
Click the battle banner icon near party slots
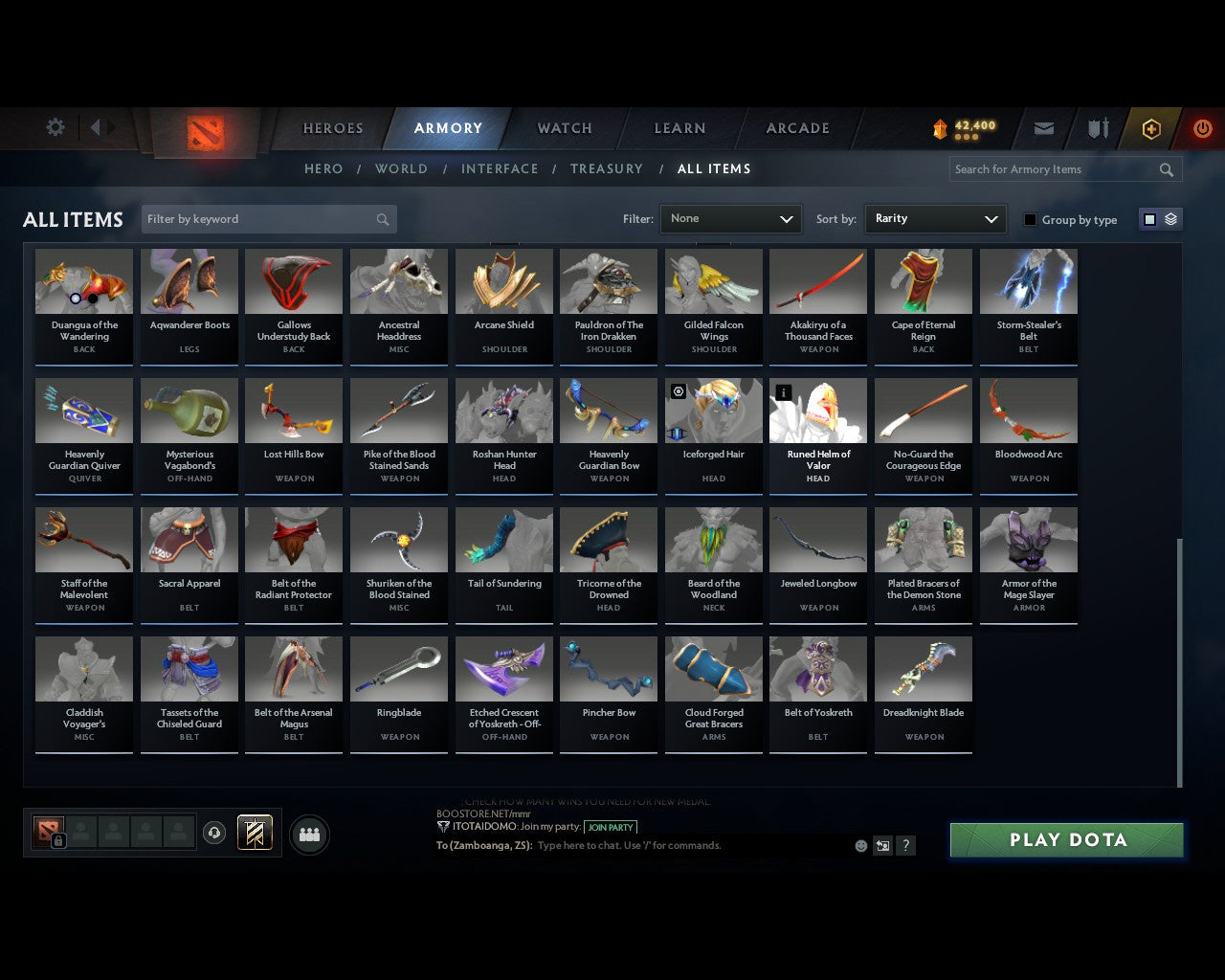pos(256,832)
